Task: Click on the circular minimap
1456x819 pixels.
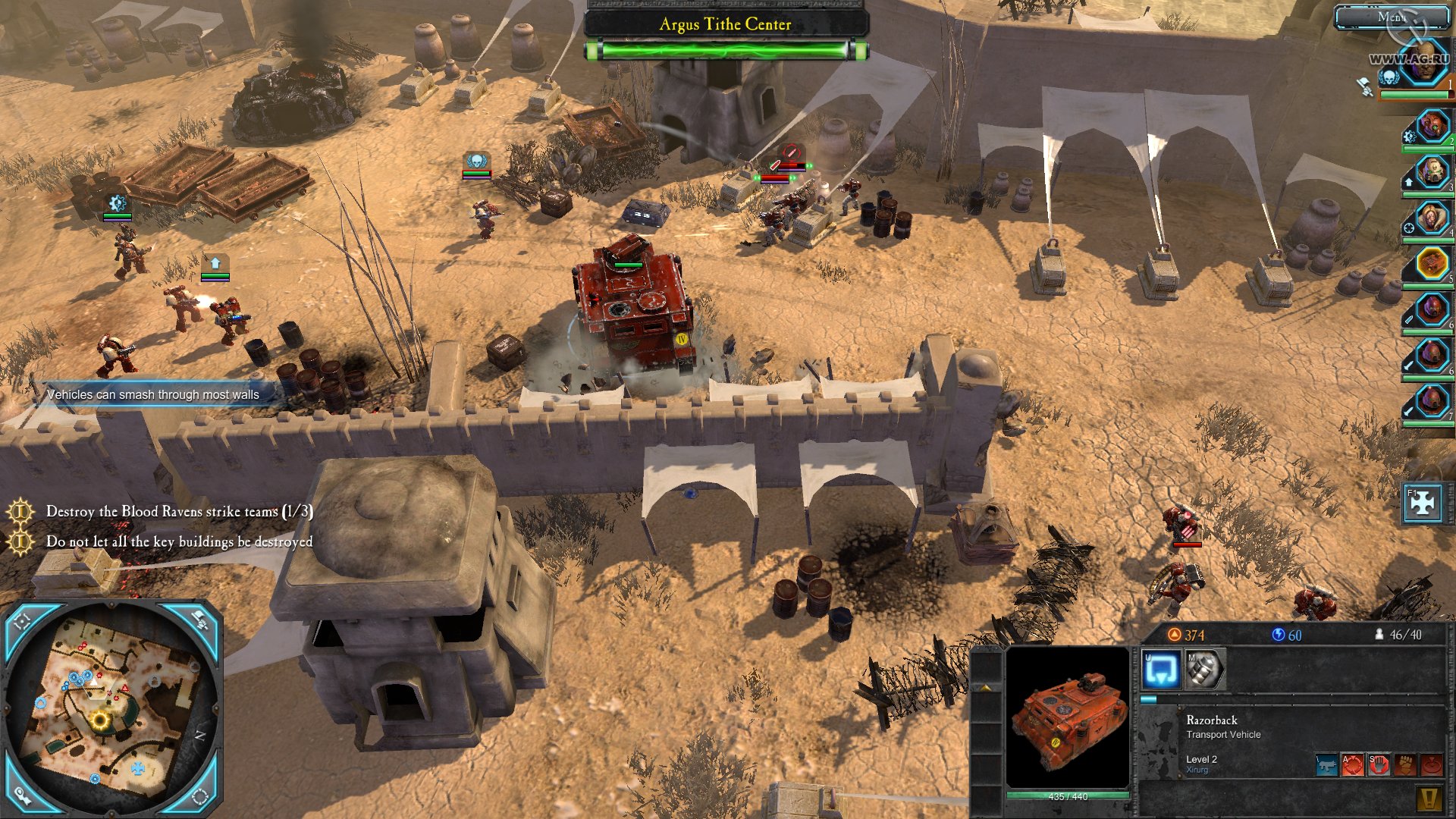Action: point(112,705)
